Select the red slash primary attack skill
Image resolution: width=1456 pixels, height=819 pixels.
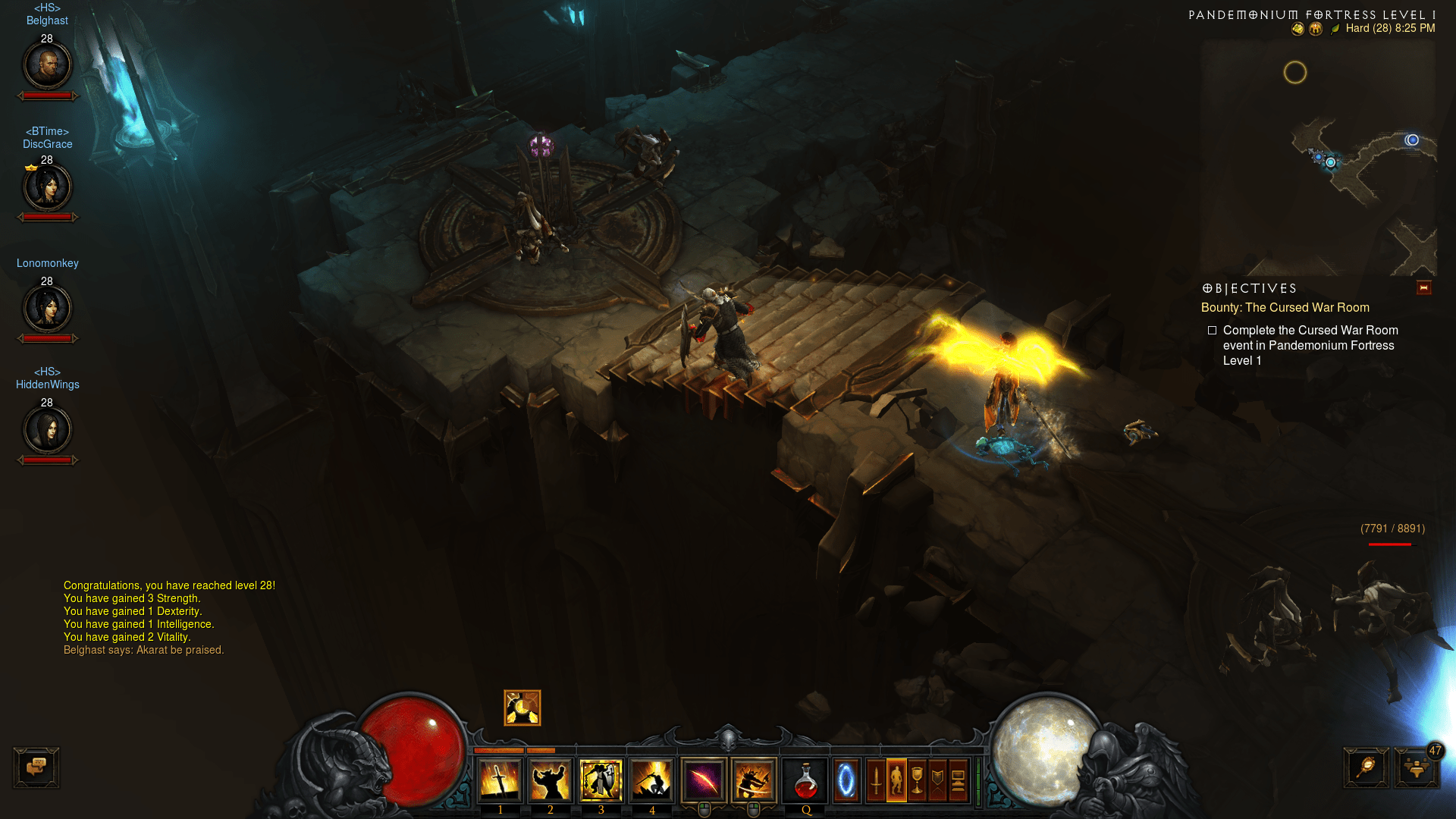[x=704, y=780]
